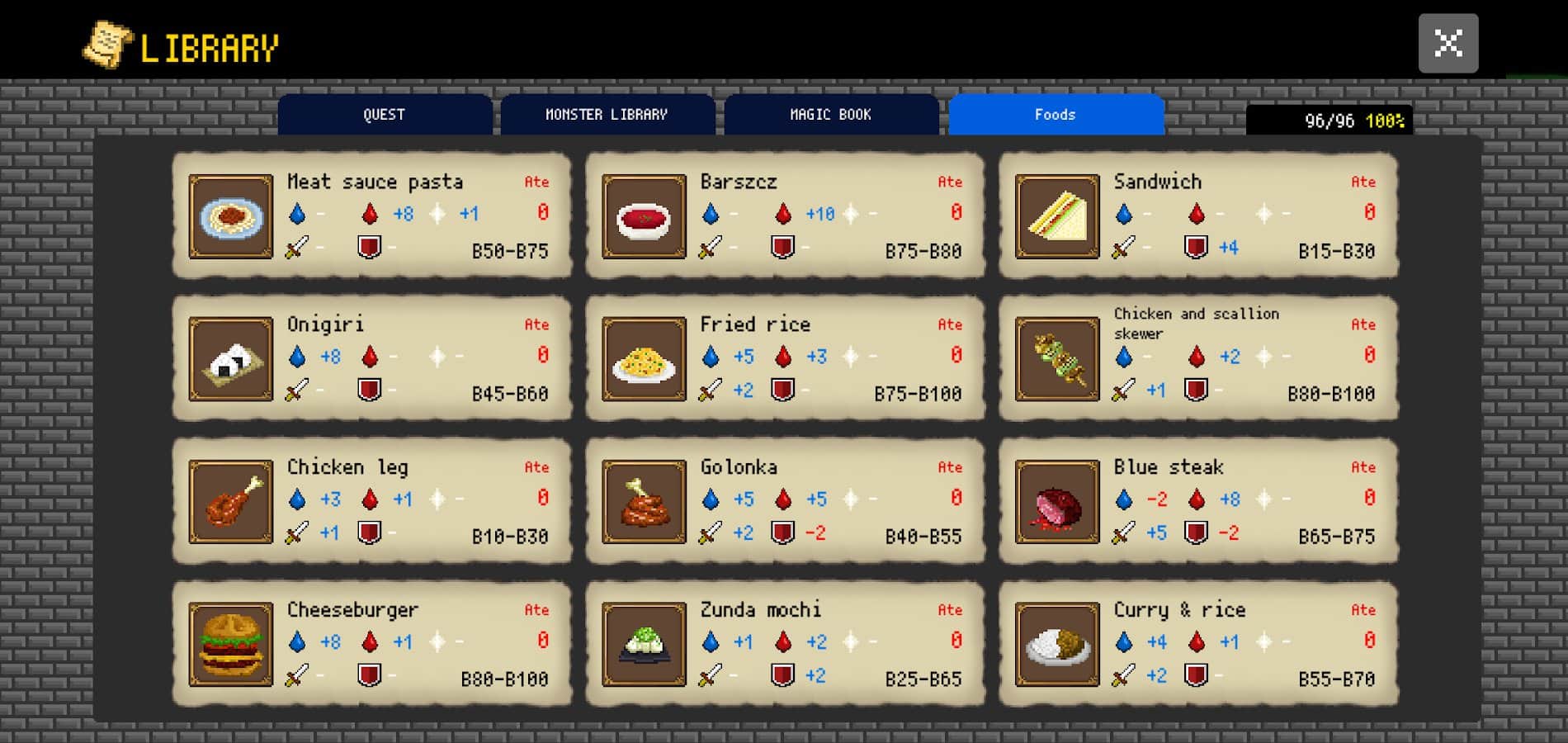This screenshot has height=743, width=1568.
Task: Select the Zunda mochi card
Action: click(785, 644)
